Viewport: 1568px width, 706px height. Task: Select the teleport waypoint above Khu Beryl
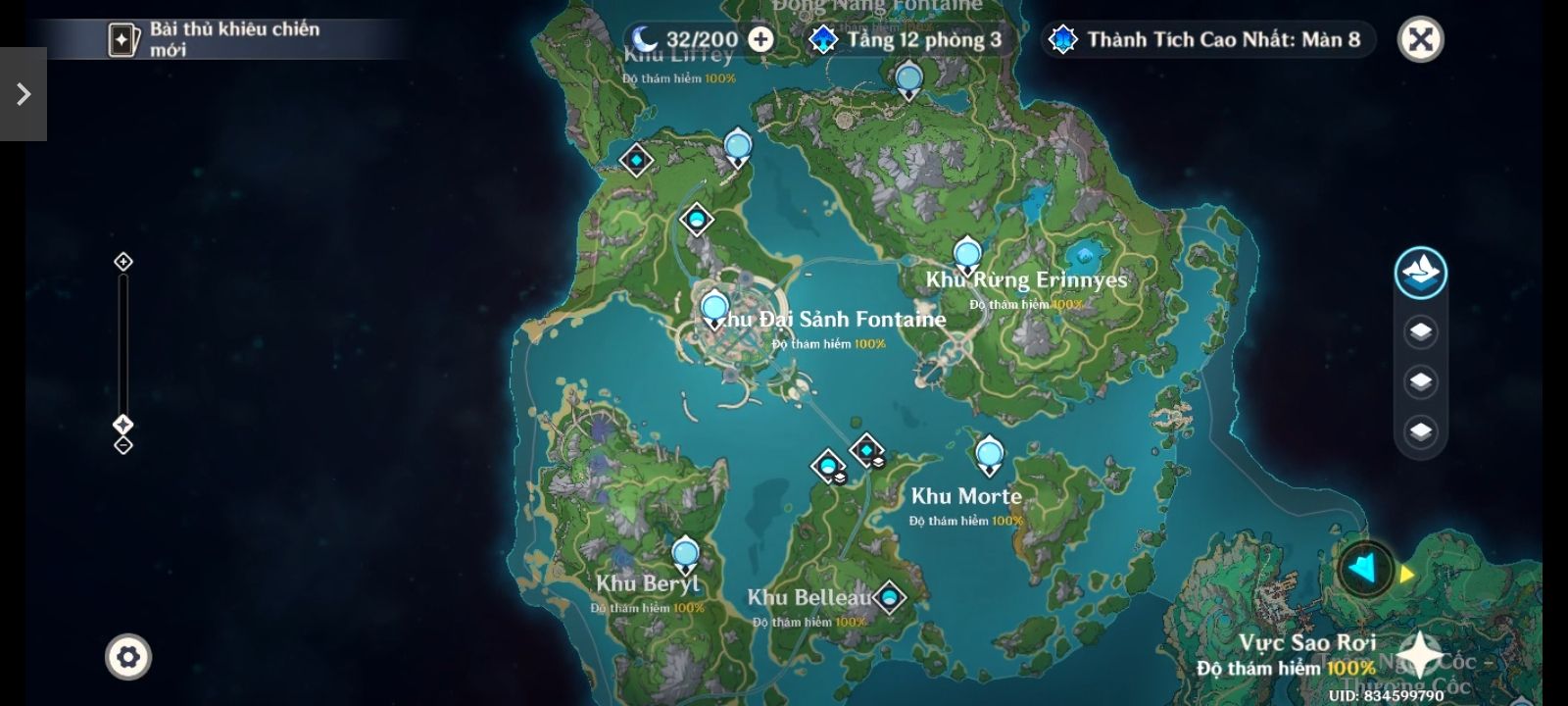click(x=685, y=554)
